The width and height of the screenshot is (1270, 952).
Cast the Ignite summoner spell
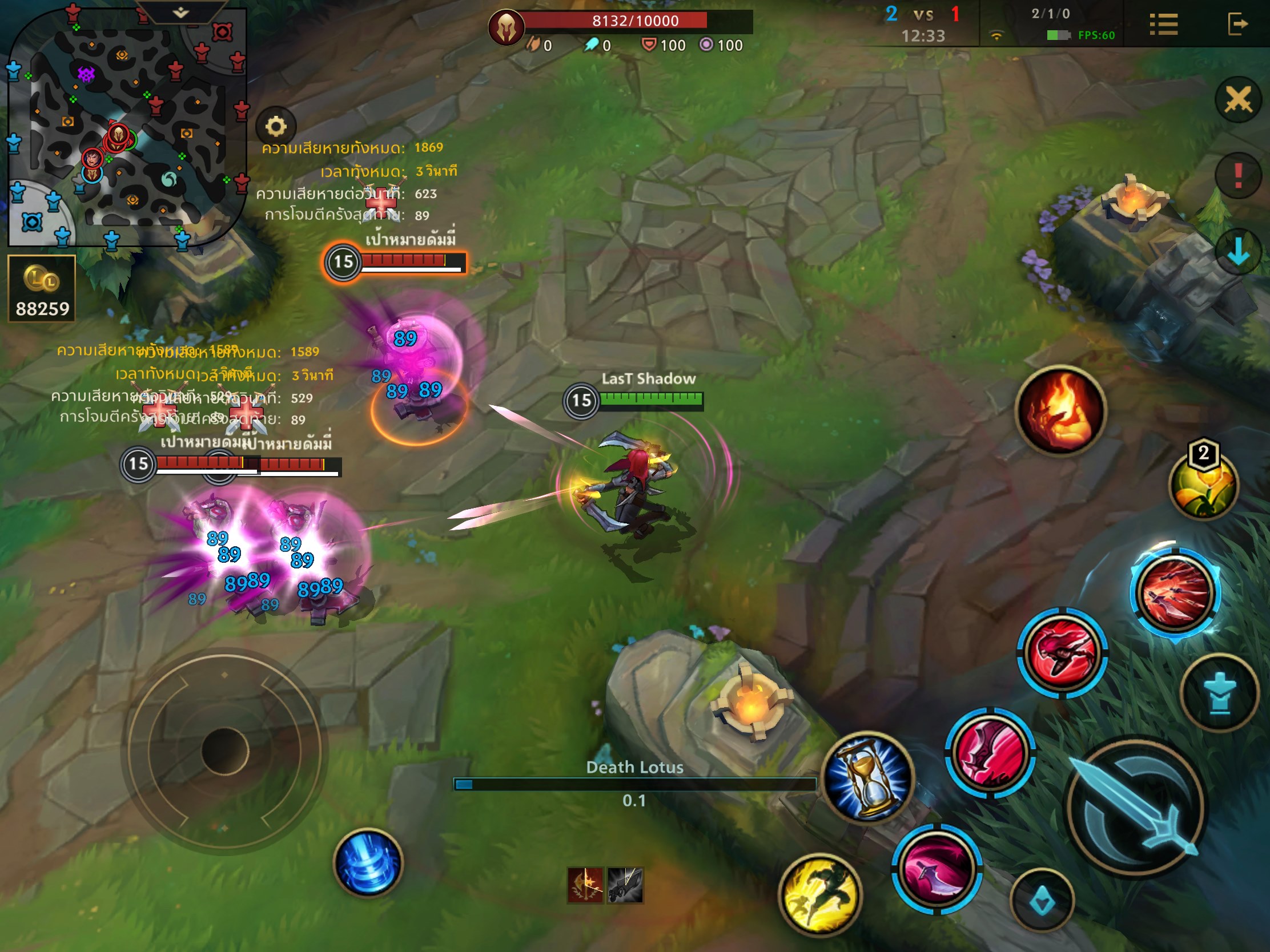click(x=1060, y=410)
